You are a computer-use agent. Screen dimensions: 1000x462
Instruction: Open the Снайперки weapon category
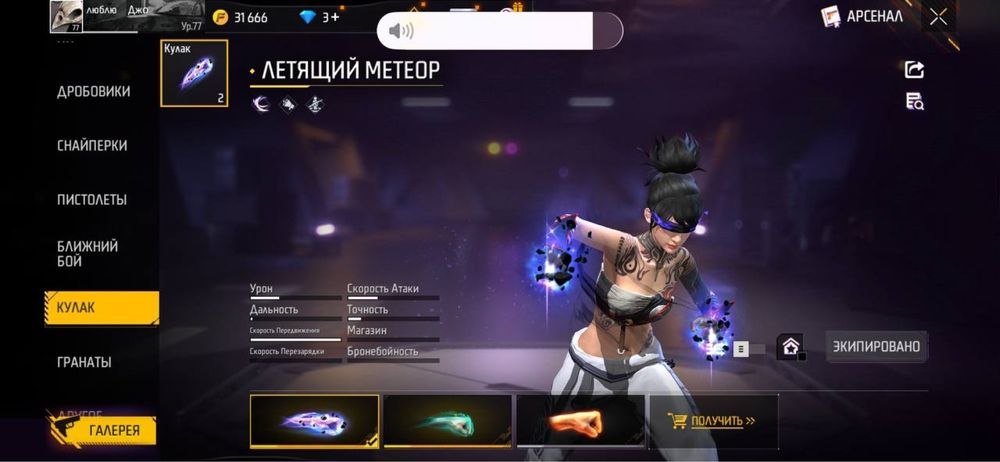point(92,145)
